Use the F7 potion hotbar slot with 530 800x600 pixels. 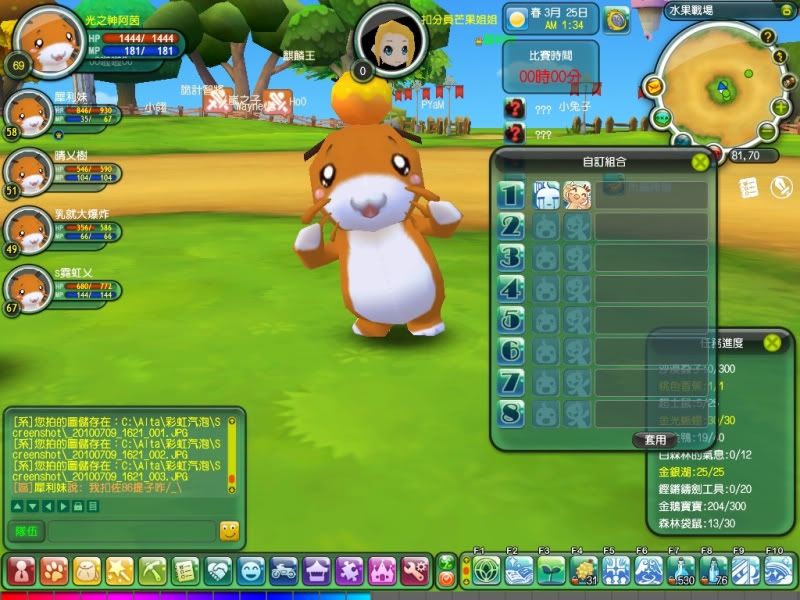pos(681,571)
